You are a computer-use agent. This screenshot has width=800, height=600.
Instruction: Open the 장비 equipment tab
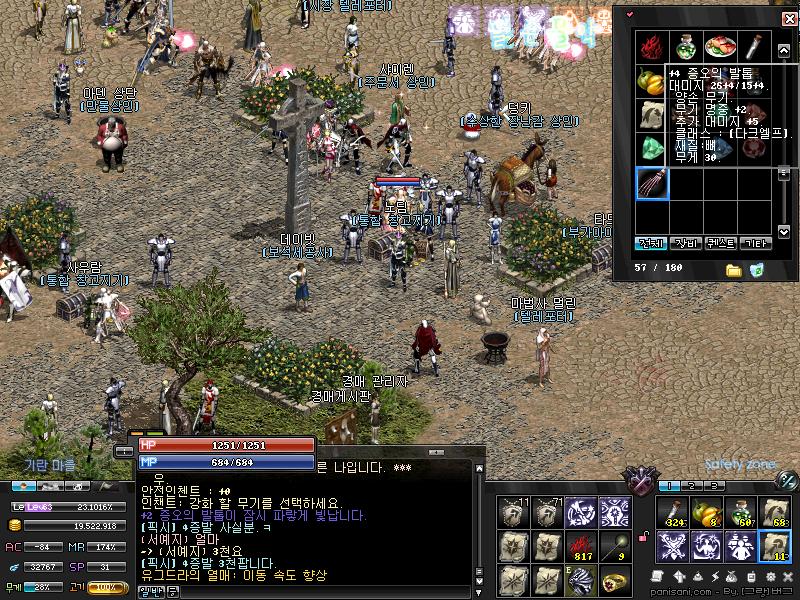685,243
